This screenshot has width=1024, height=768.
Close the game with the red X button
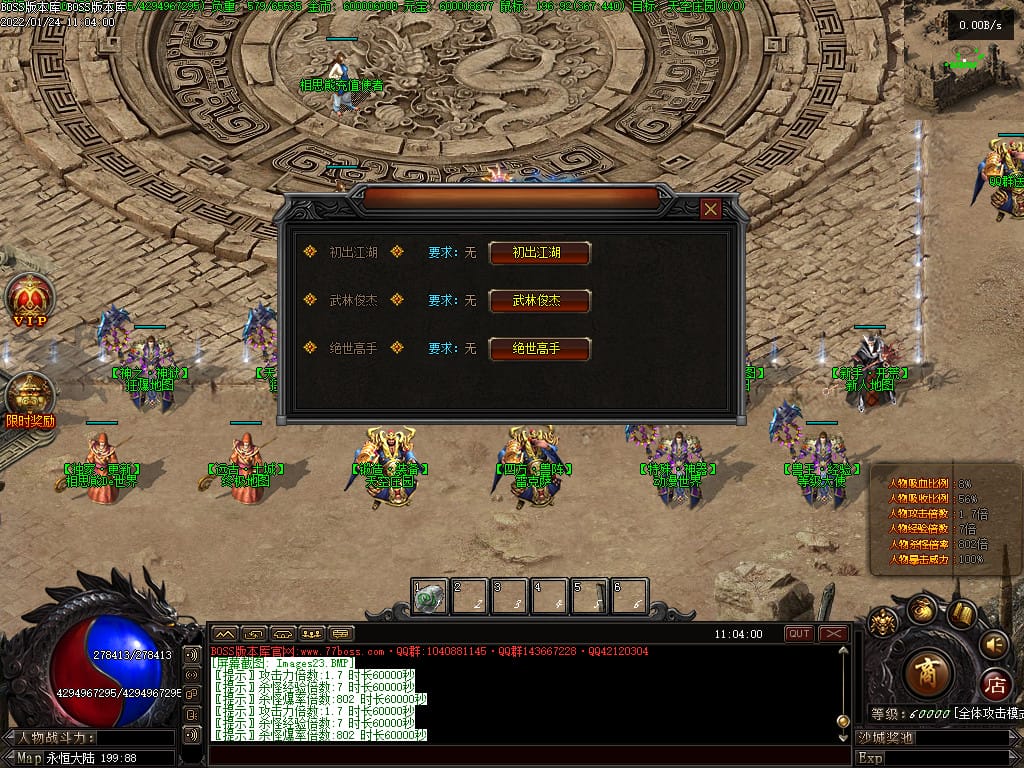[833, 634]
